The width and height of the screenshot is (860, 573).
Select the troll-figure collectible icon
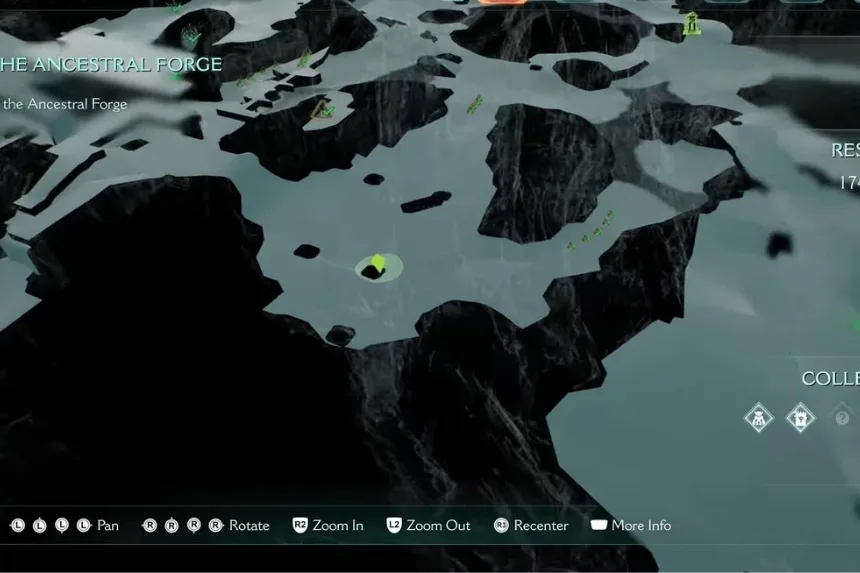759,417
